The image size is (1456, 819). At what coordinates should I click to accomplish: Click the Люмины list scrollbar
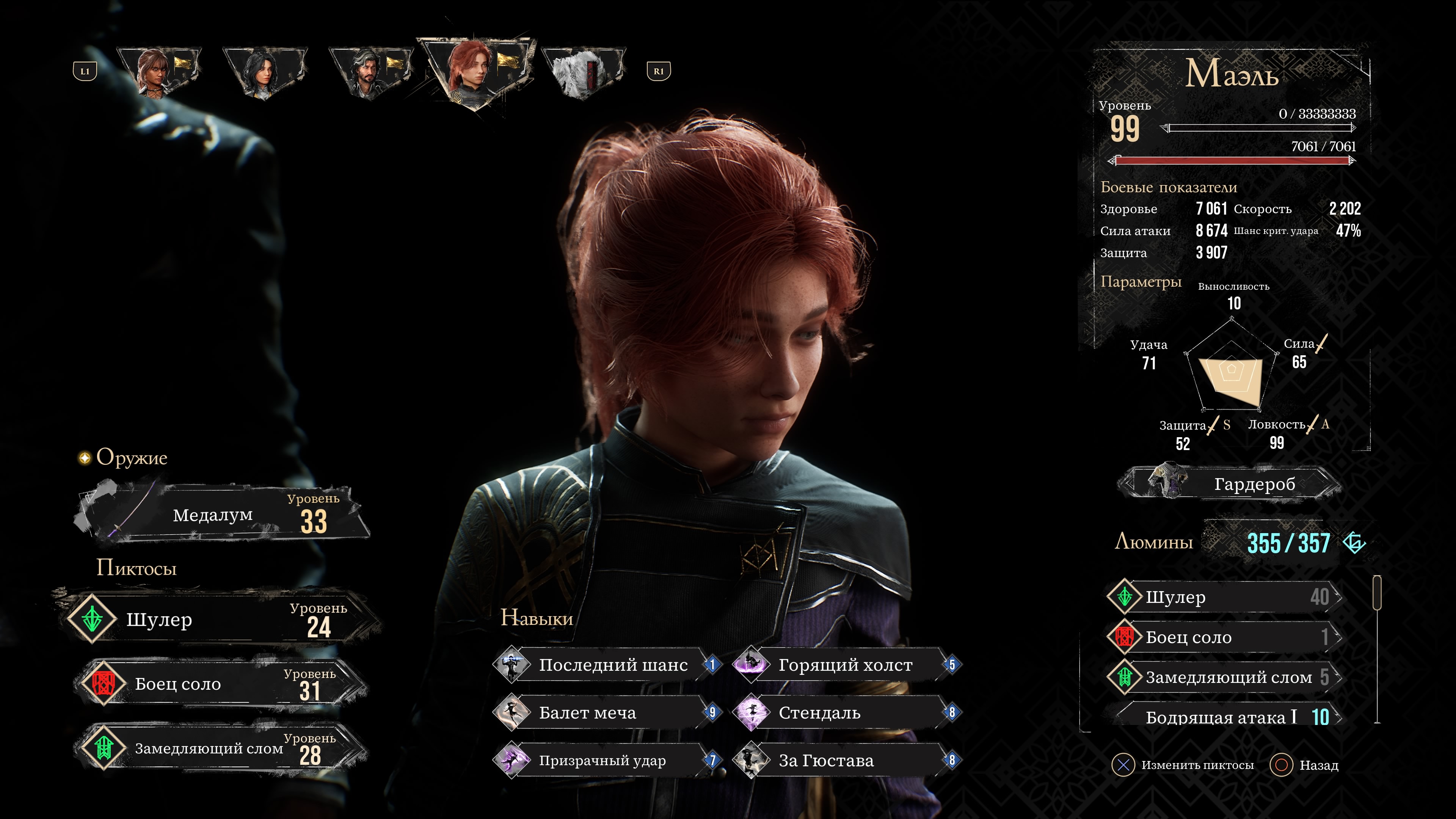[x=1377, y=593]
